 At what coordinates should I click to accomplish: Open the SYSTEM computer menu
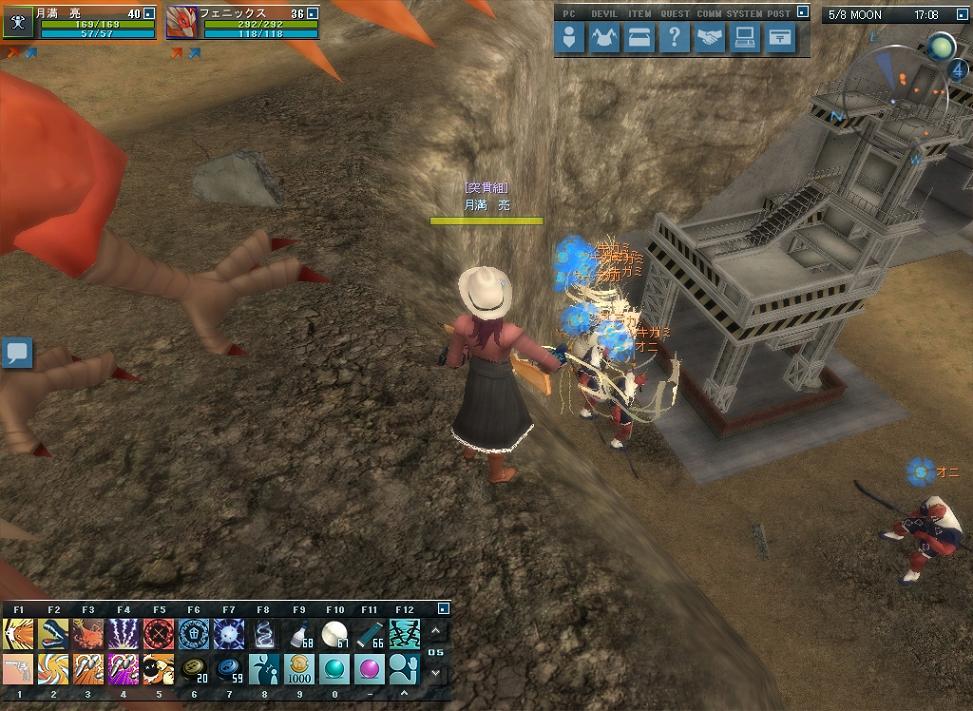point(745,39)
